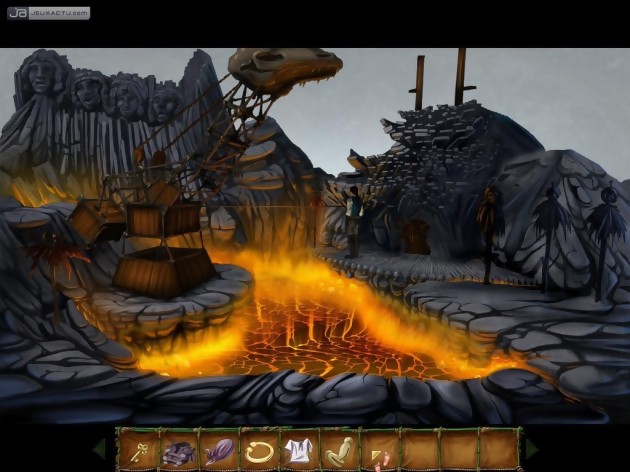Screen dimensions: 630x472
Task: Click the inventory left scroll arrow
Action: (x=100, y=448)
